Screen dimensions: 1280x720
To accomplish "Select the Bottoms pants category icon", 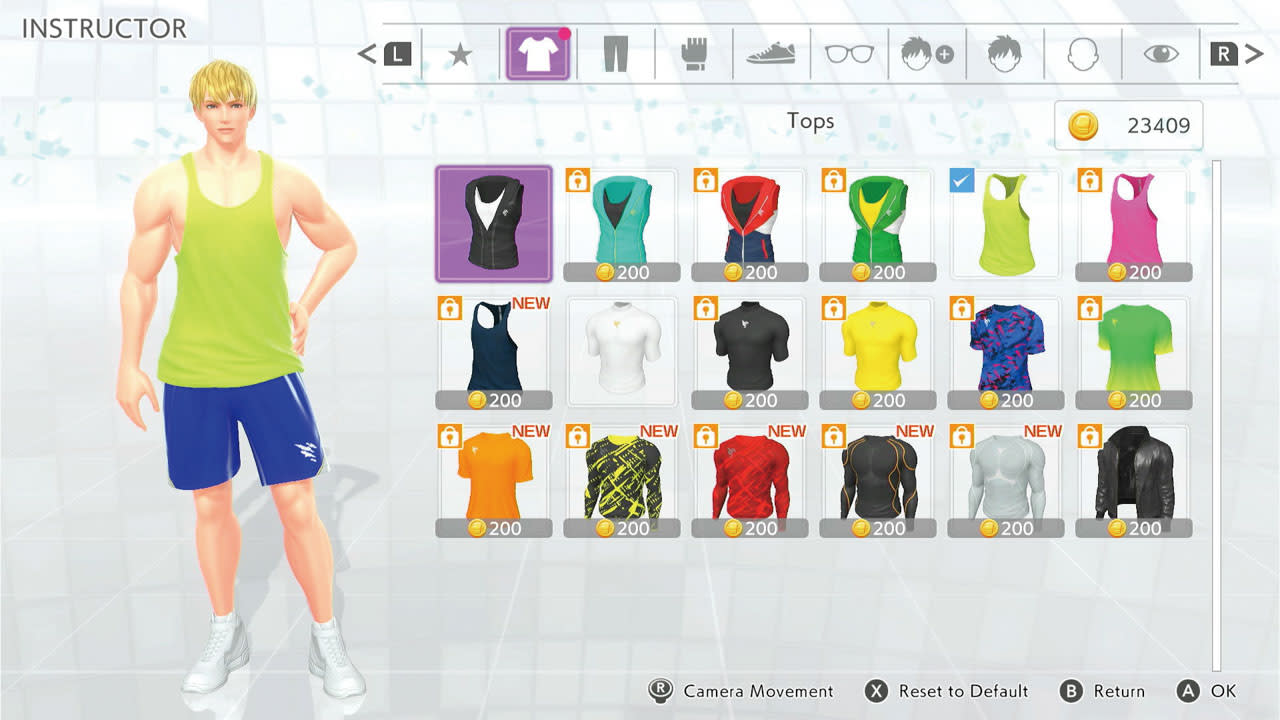I will coord(615,54).
